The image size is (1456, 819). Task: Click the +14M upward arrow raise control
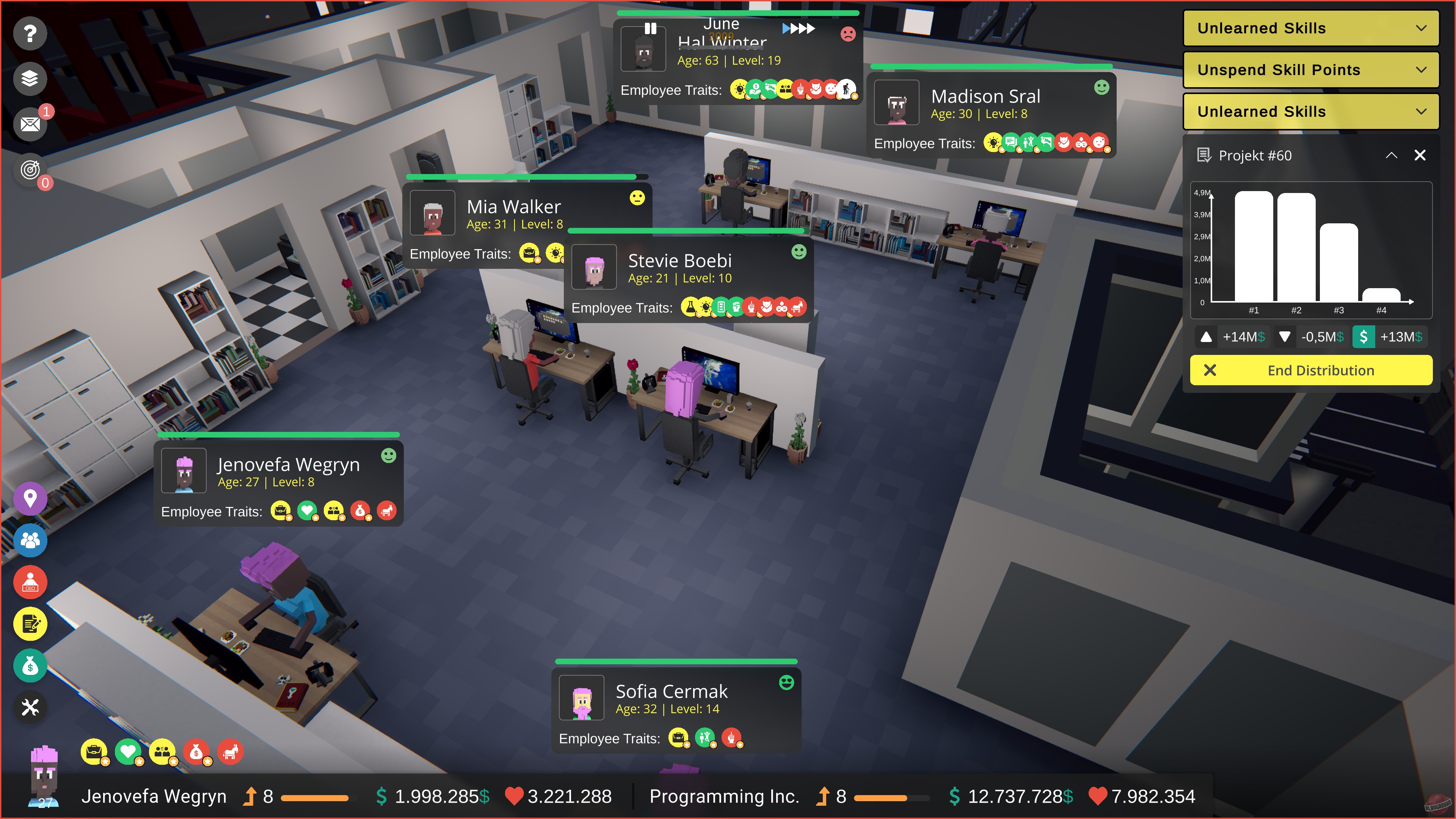point(1207,337)
